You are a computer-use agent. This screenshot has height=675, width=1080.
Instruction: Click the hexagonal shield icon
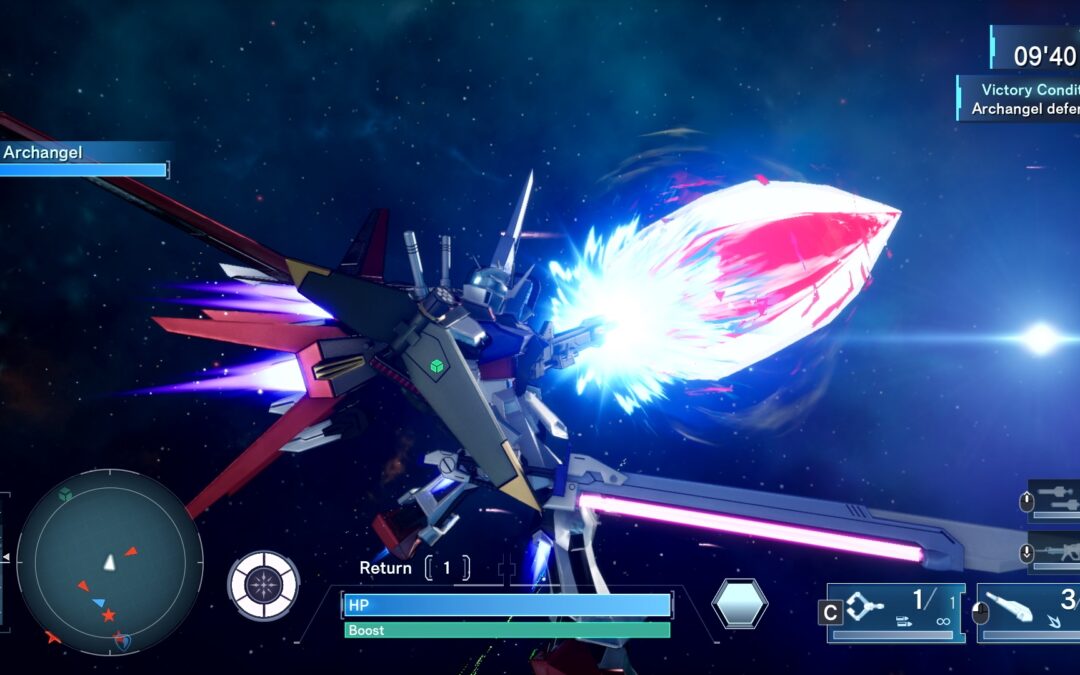point(740,604)
